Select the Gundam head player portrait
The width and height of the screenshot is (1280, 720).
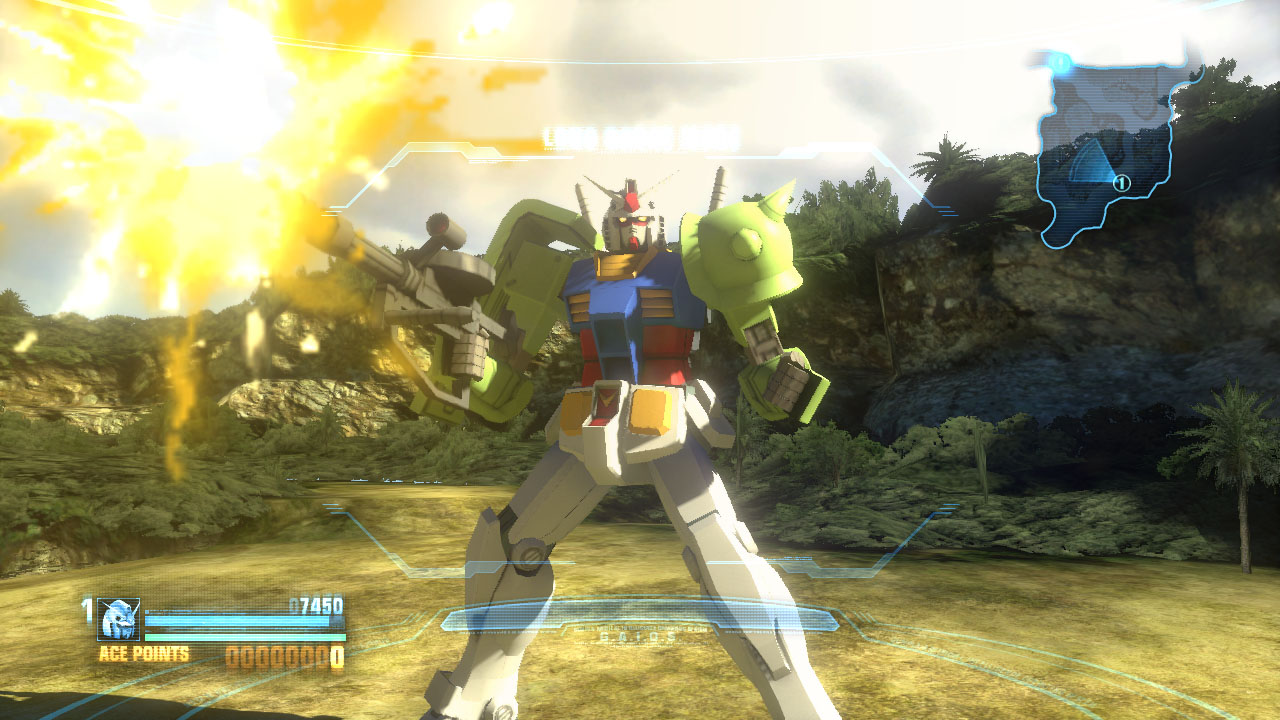[119, 619]
